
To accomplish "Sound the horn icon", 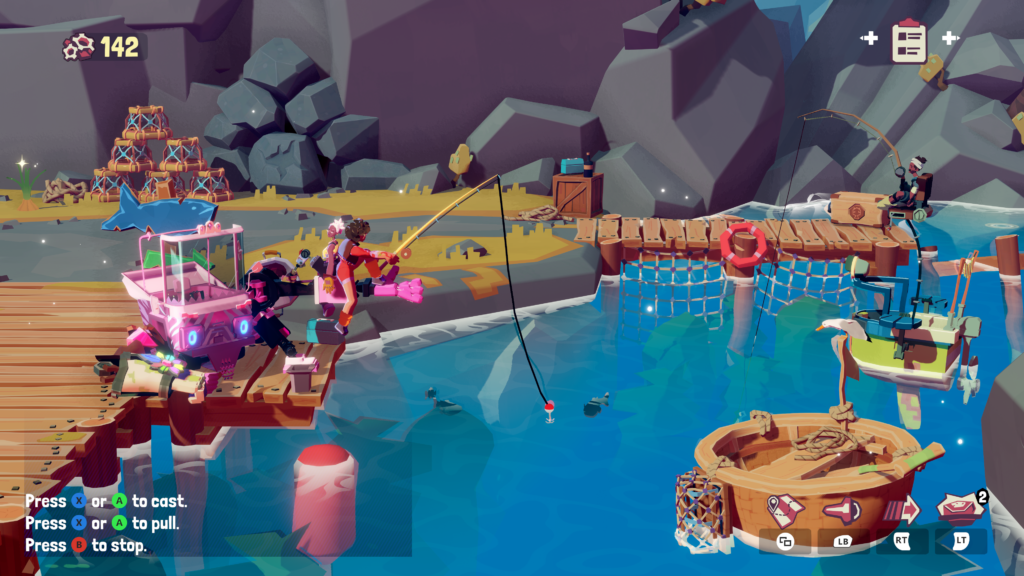I will (x=841, y=510).
